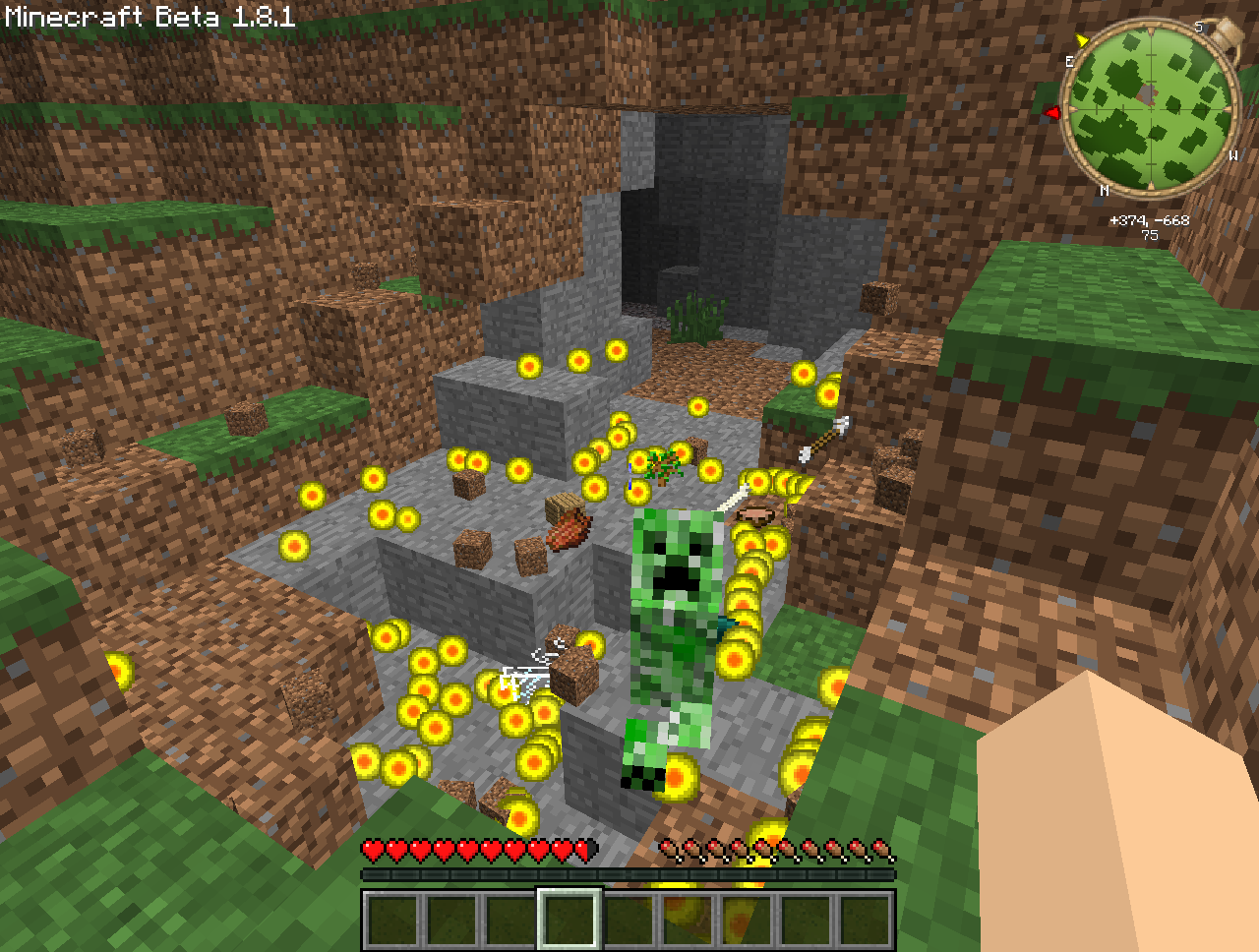Screen dimensions: 1259x952
Task: Click the yellow waypoint arrow on the minimap rim
Action: click(1082, 40)
